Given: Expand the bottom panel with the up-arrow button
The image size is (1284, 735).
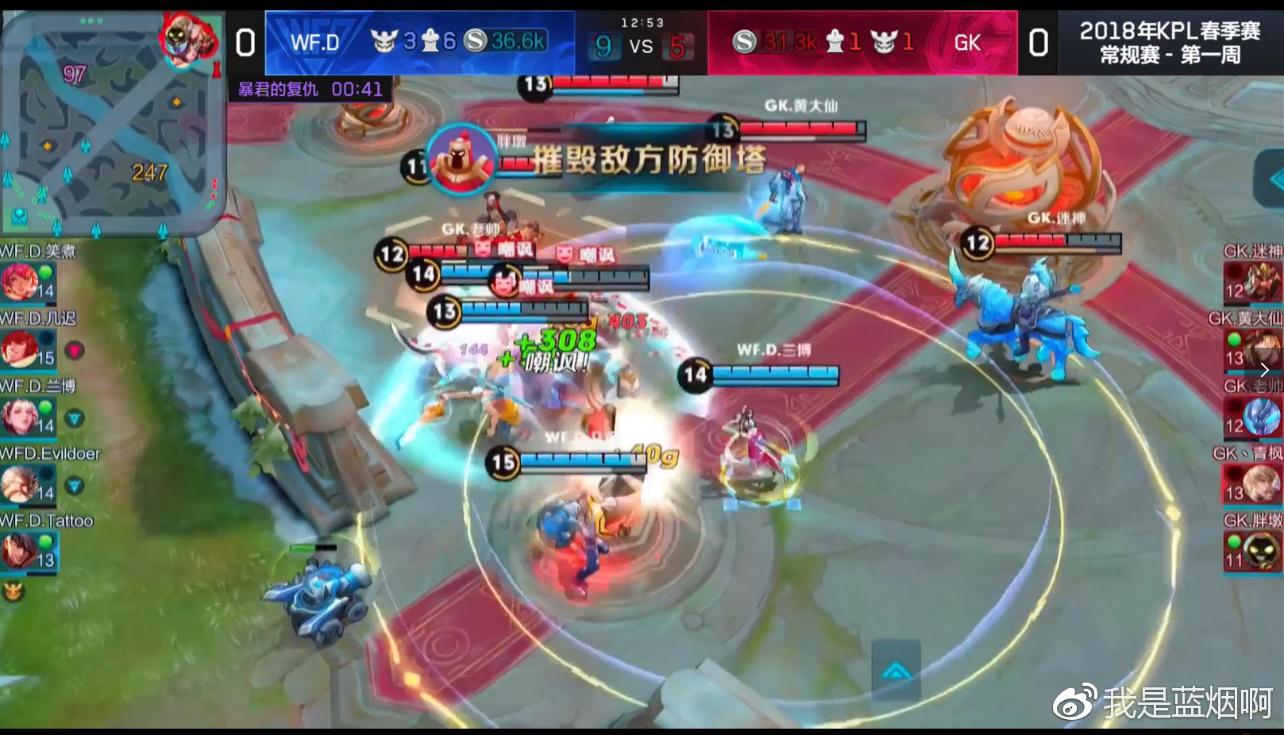Looking at the screenshot, I should click(895, 670).
